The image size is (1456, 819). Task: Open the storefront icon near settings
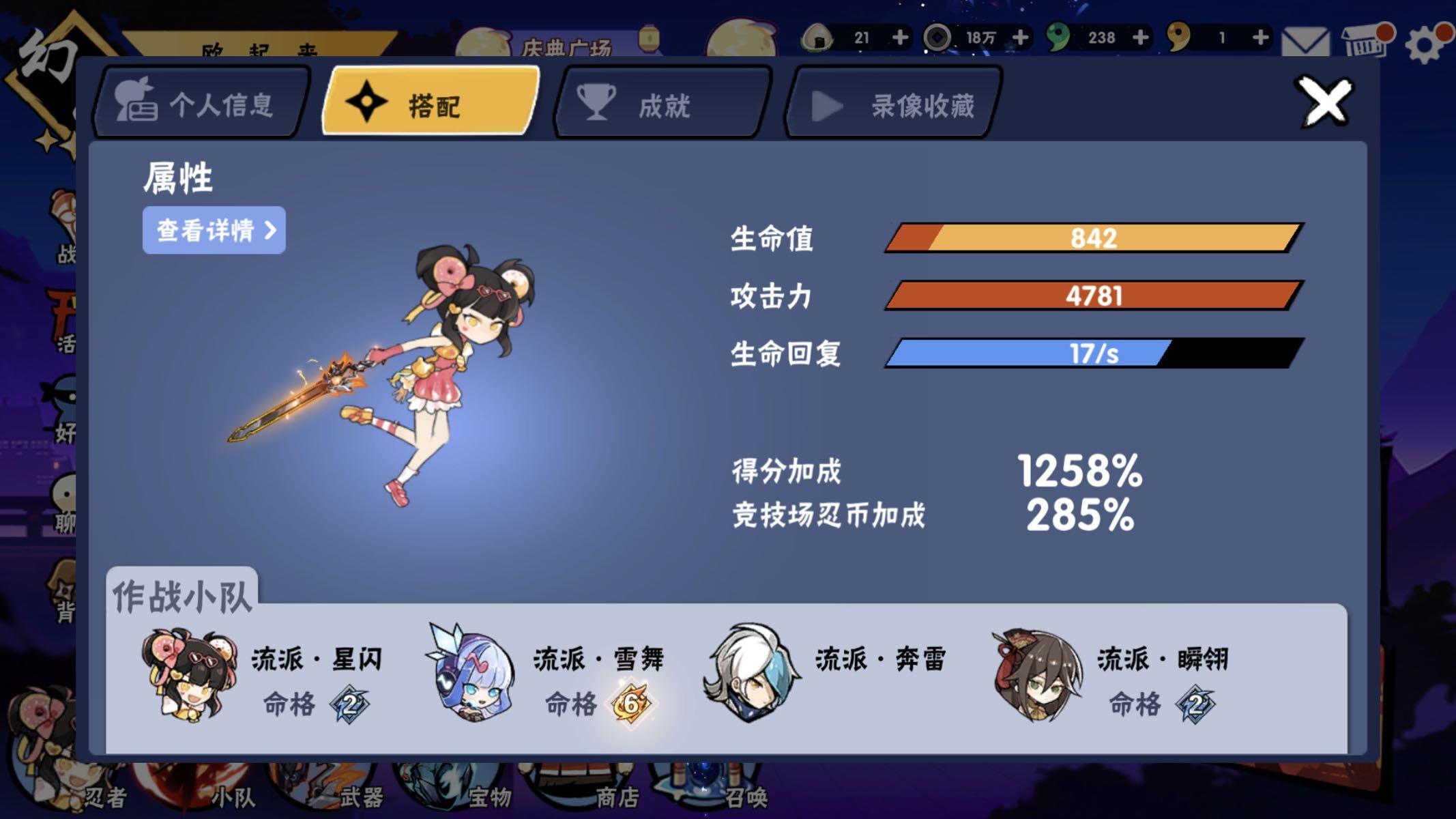pyautogui.click(x=1365, y=41)
